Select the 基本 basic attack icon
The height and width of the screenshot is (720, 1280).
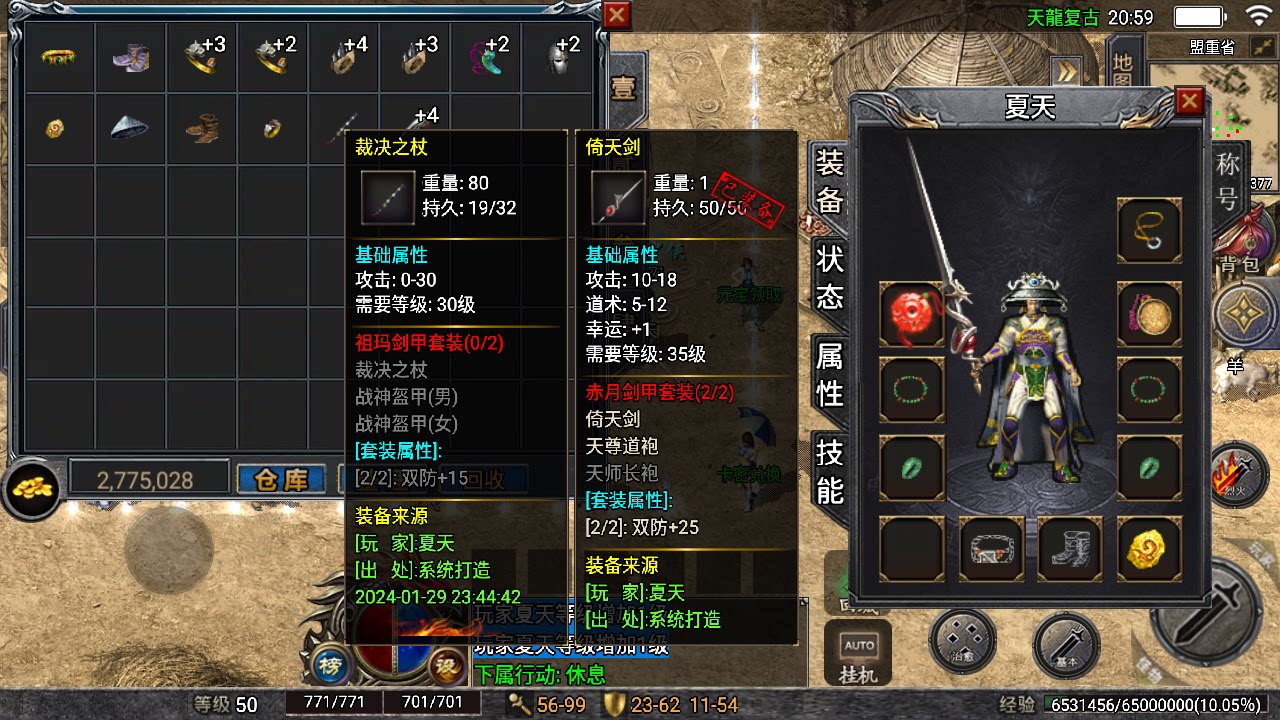click(x=1066, y=648)
